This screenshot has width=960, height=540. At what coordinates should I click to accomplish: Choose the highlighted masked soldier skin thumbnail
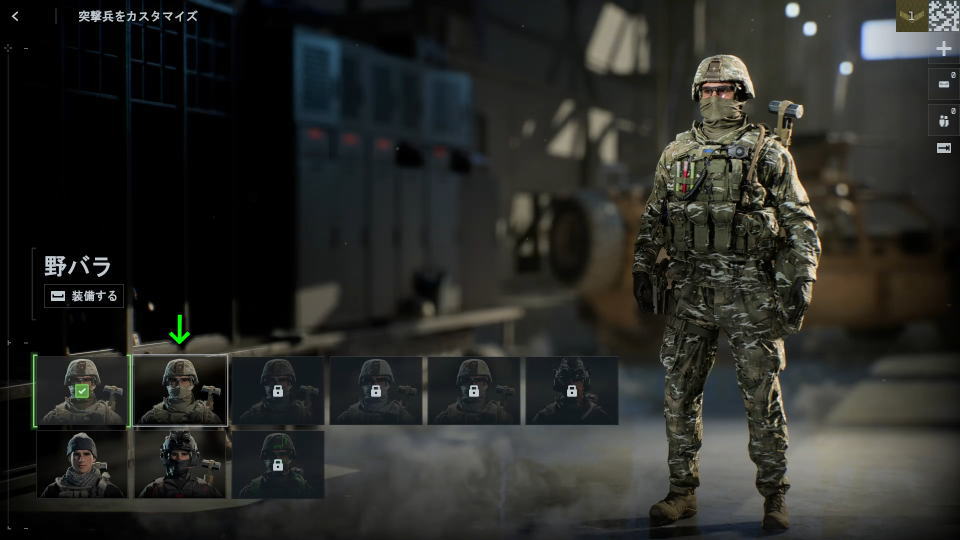click(180, 390)
